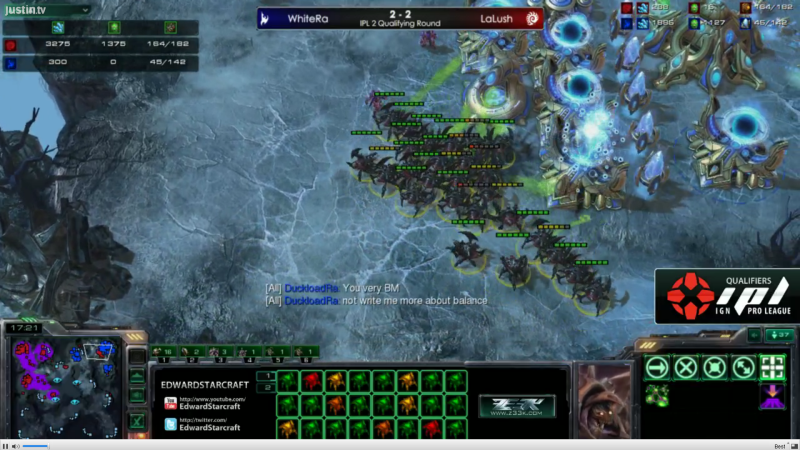Choose the Patrol command icon
The width and height of the screenshot is (800, 450).
[743, 367]
